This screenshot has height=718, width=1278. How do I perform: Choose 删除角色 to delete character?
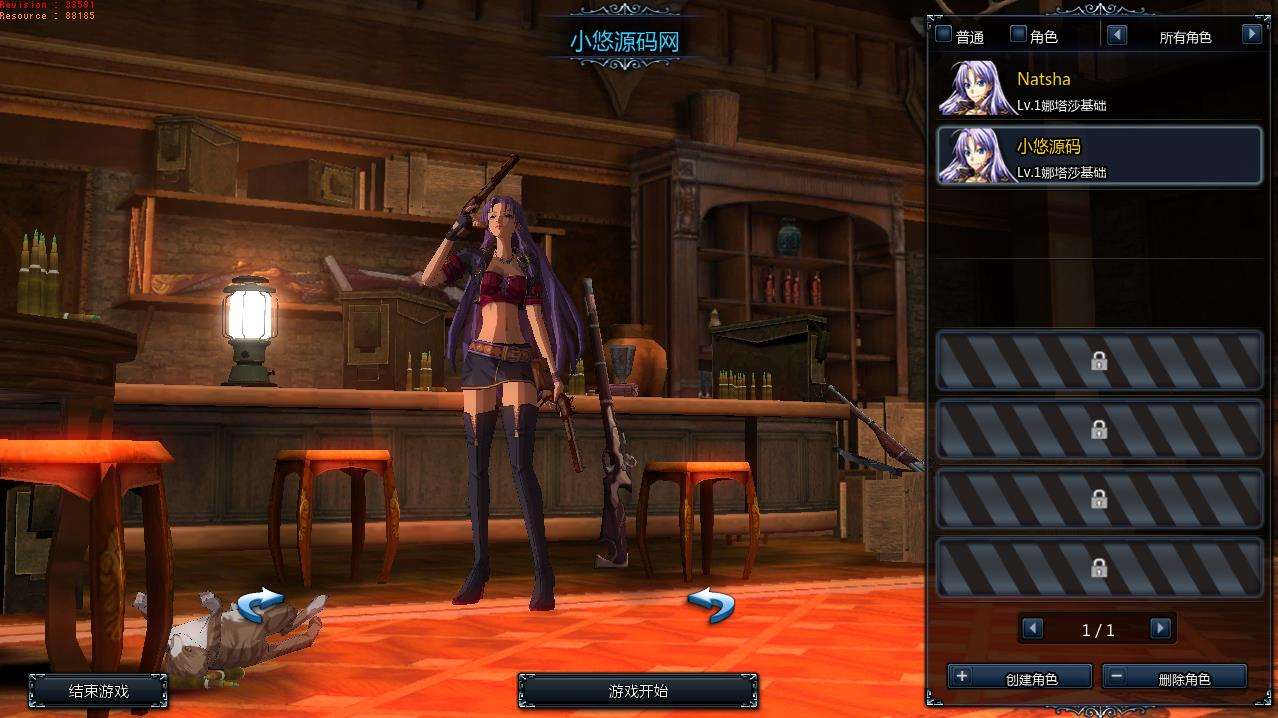click(1174, 678)
